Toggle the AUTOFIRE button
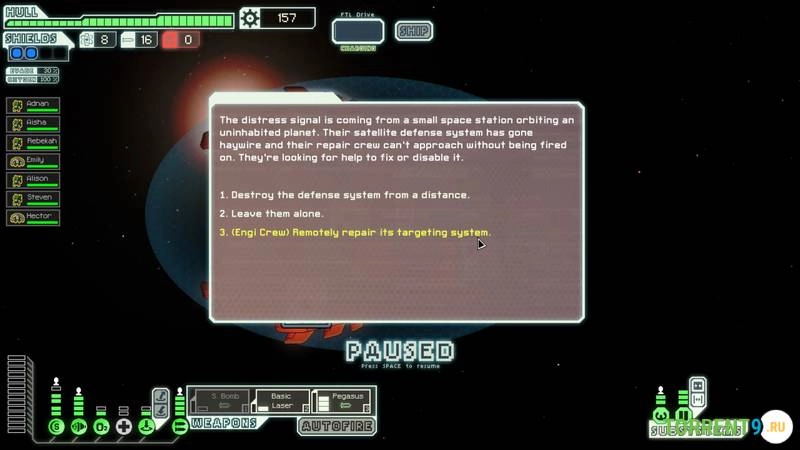 337,426
